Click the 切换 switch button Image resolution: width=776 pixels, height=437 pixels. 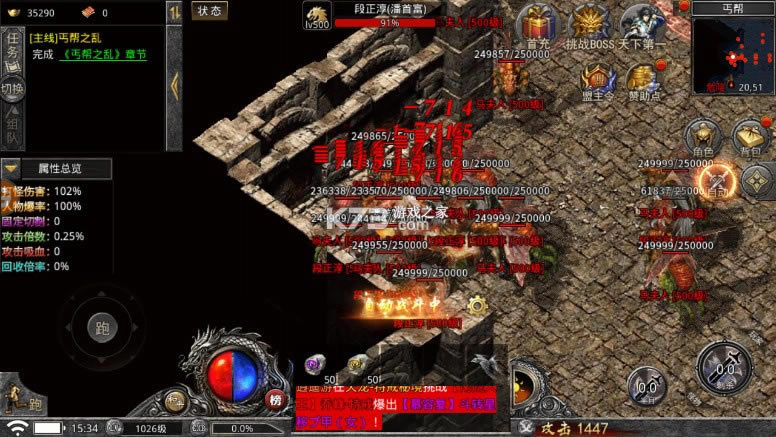point(12,89)
